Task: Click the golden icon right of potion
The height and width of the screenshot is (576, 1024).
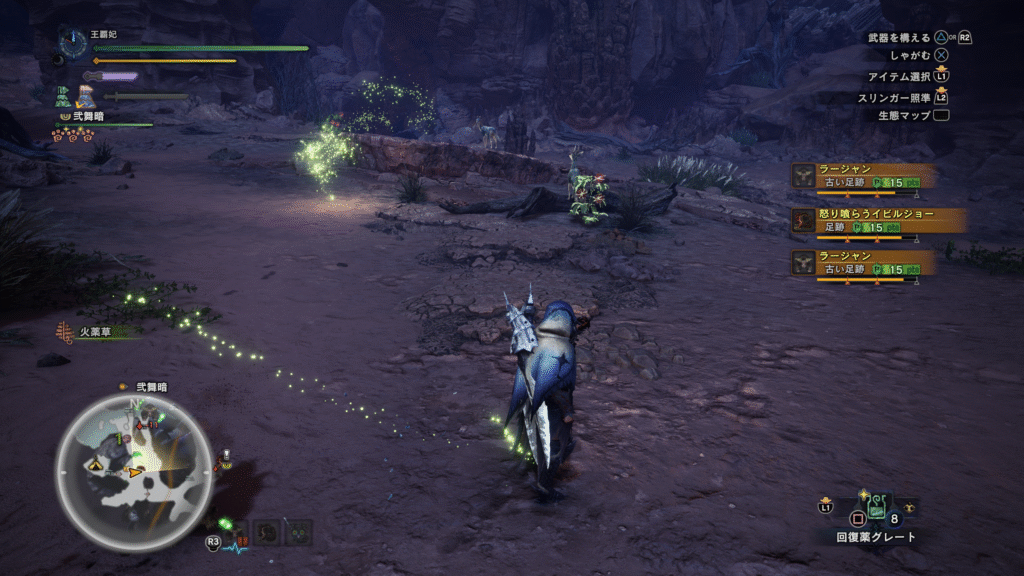Action: click(907, 506)
